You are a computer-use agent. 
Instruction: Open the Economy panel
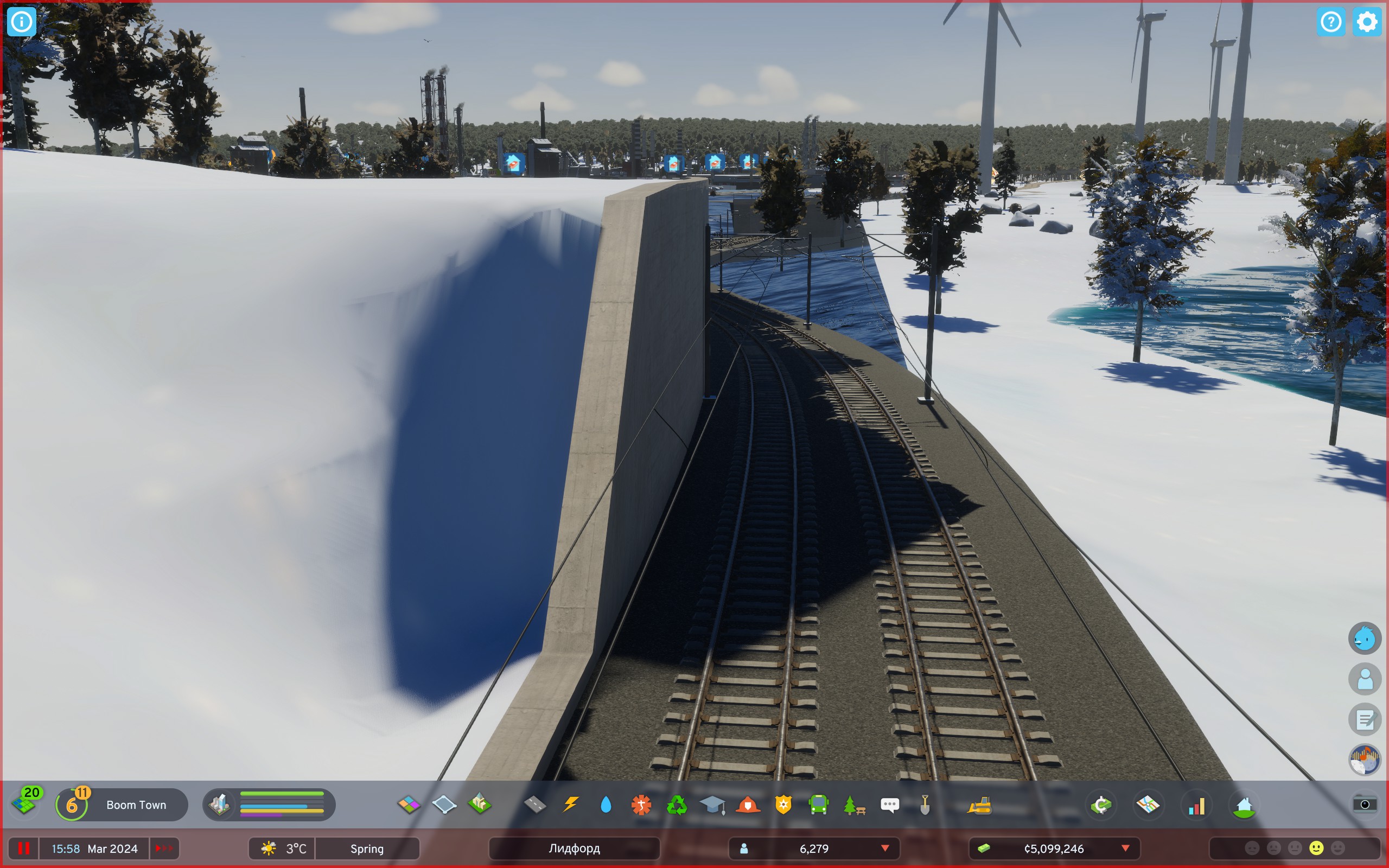pos(1102,805)
